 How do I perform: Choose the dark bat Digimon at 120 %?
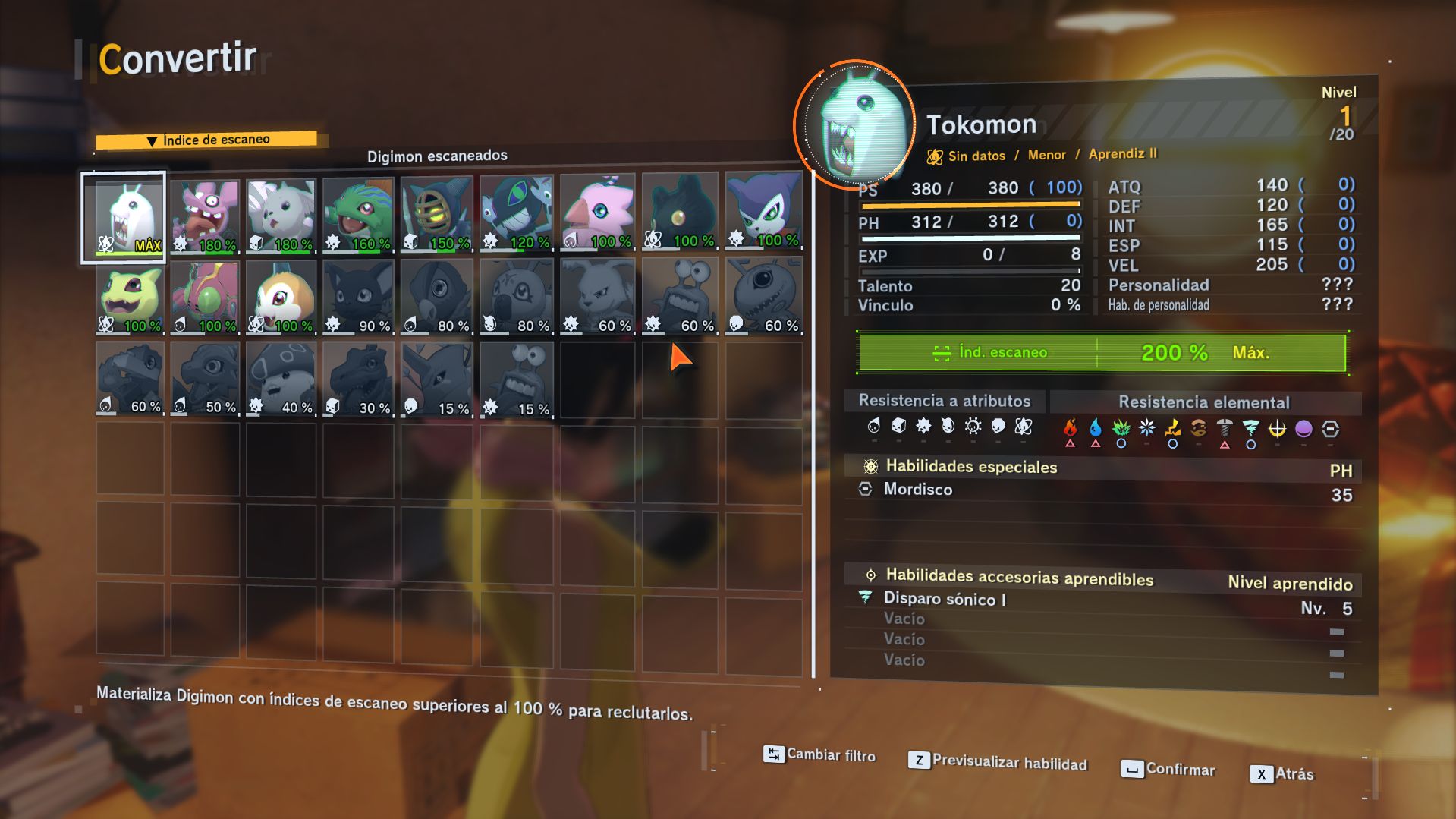pos(516,214)
